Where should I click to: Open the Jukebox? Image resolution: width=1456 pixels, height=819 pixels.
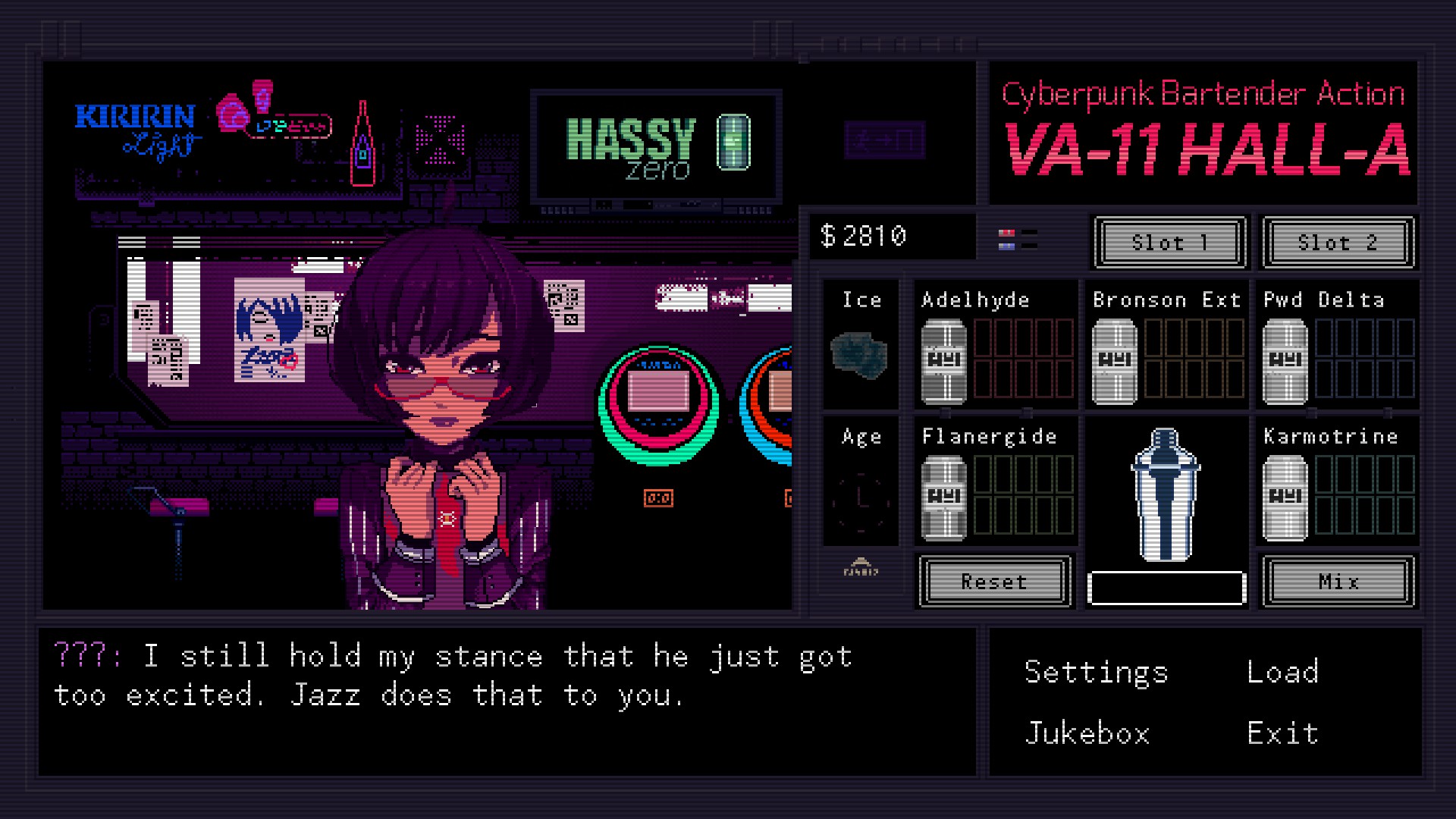click(x=1087, y=733)
